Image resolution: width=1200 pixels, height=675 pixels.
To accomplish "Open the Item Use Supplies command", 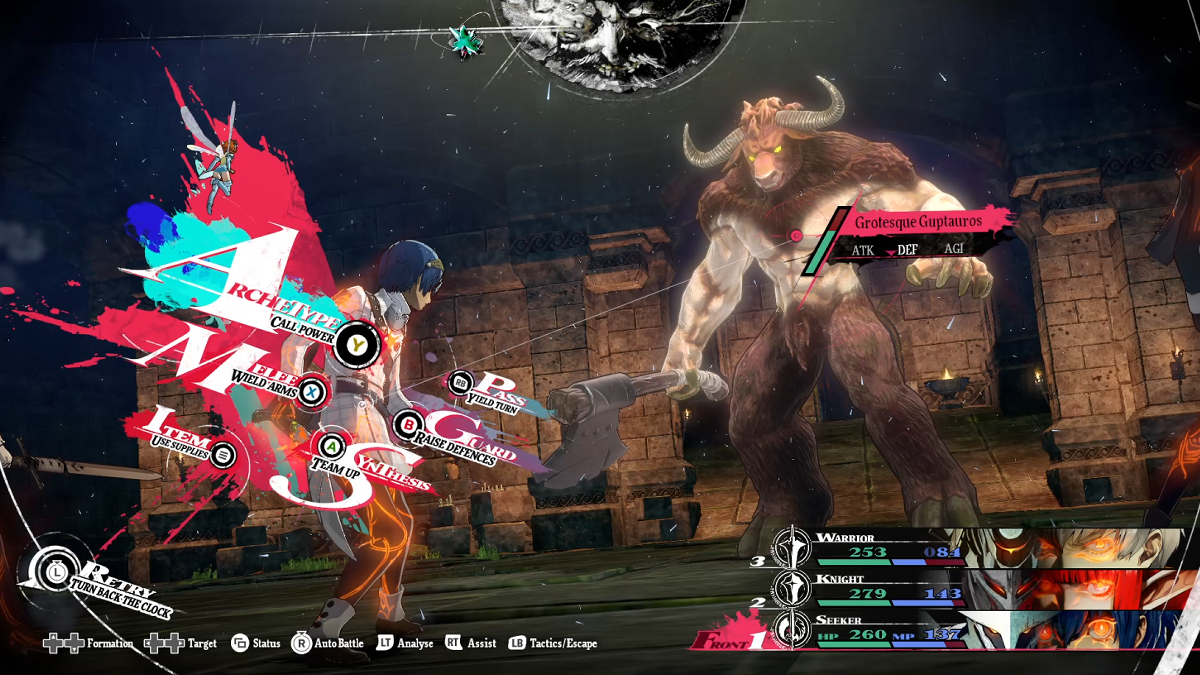I will point(222,455).
